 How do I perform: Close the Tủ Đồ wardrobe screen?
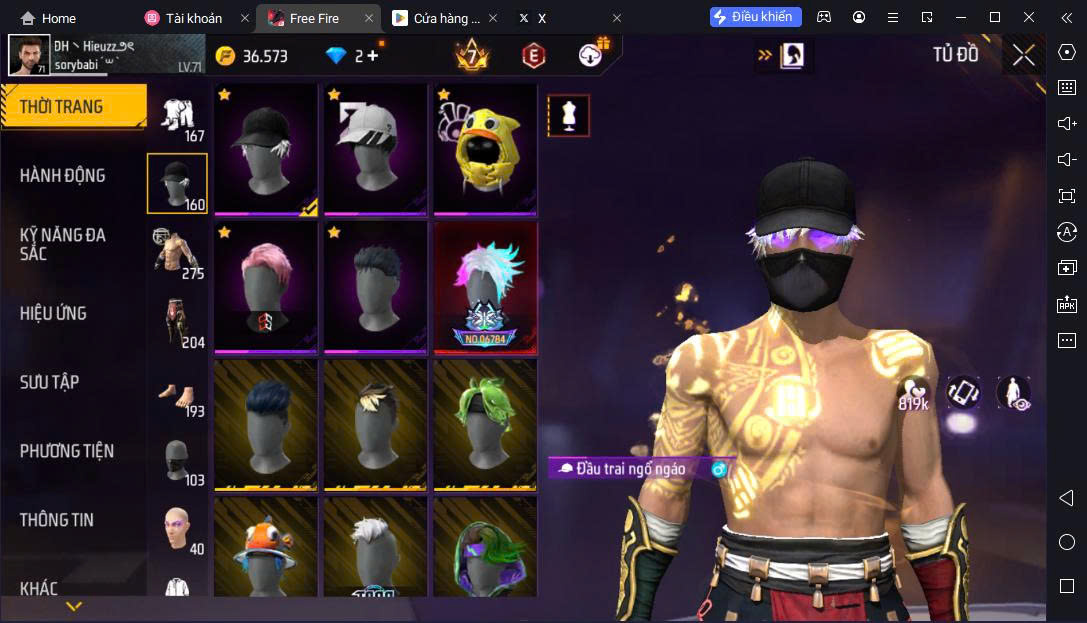tap(1023, 55)
